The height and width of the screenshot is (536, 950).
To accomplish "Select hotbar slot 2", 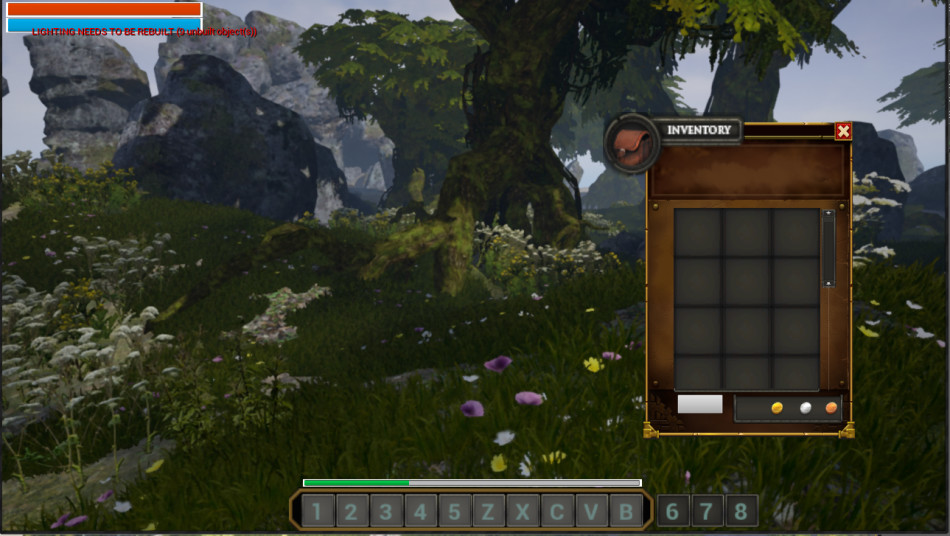I will tap(351, 512).
